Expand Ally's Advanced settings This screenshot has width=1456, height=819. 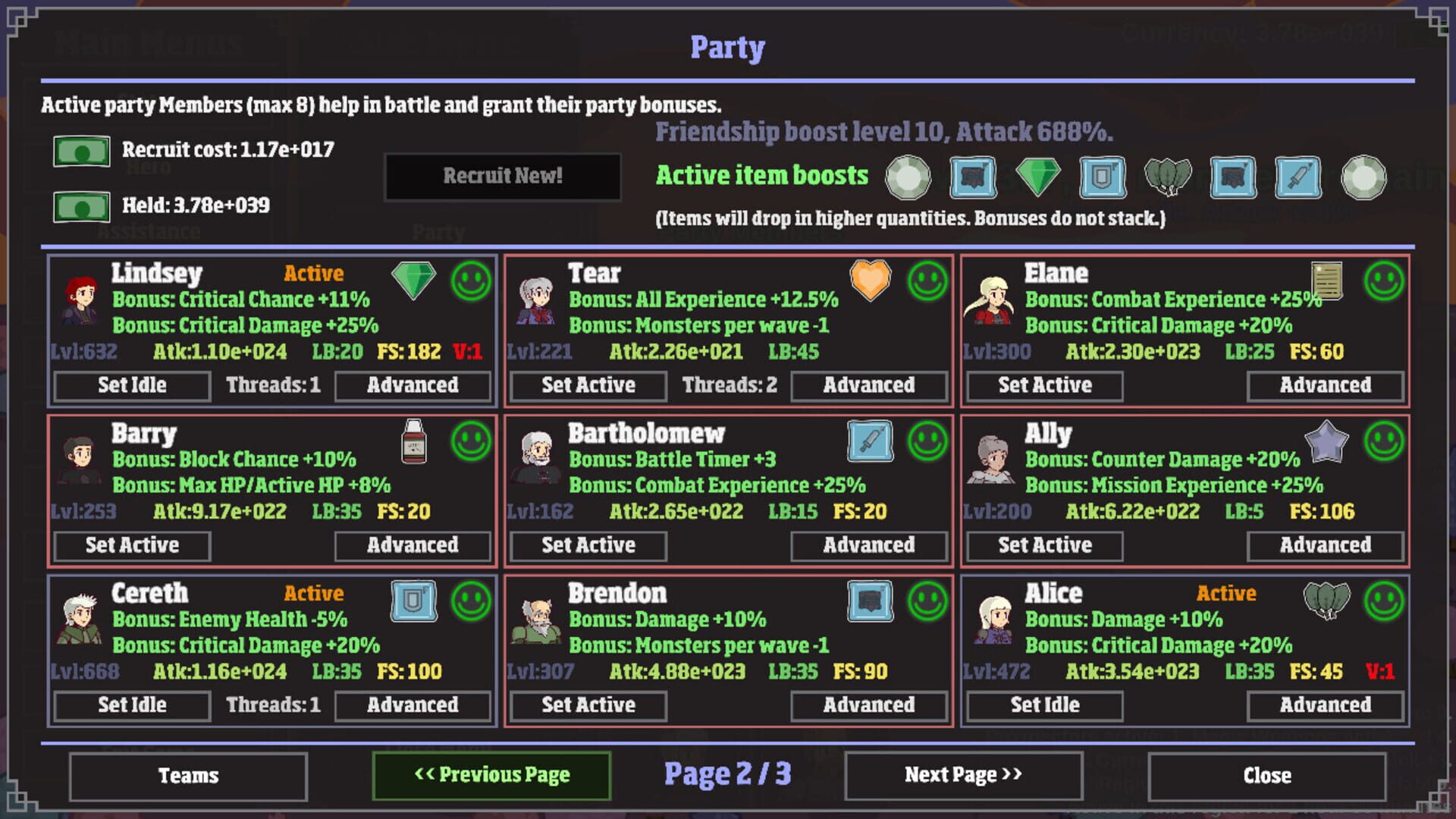(1326, 545)
